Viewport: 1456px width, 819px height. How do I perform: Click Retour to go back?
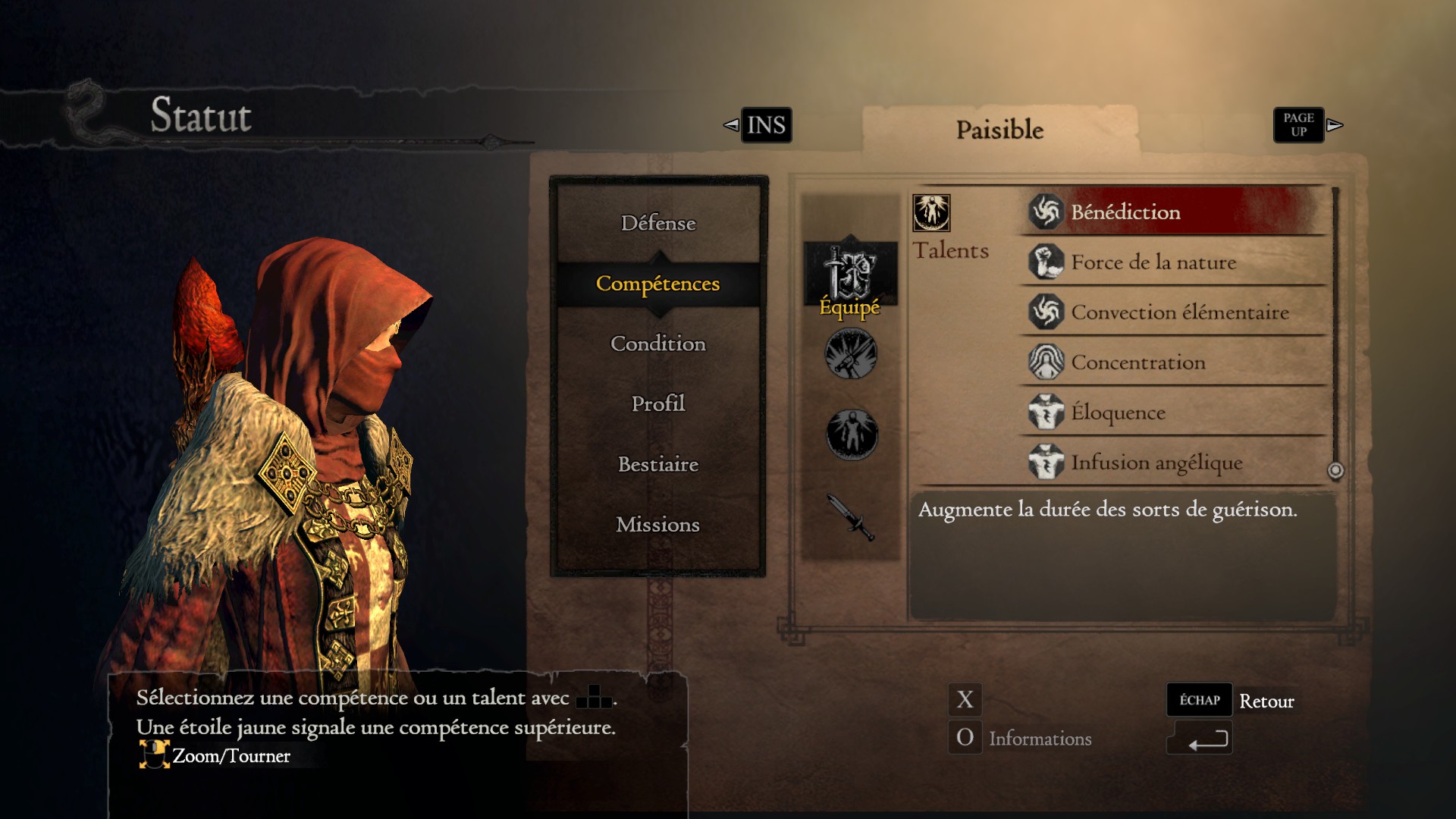tap(1266, 701)
